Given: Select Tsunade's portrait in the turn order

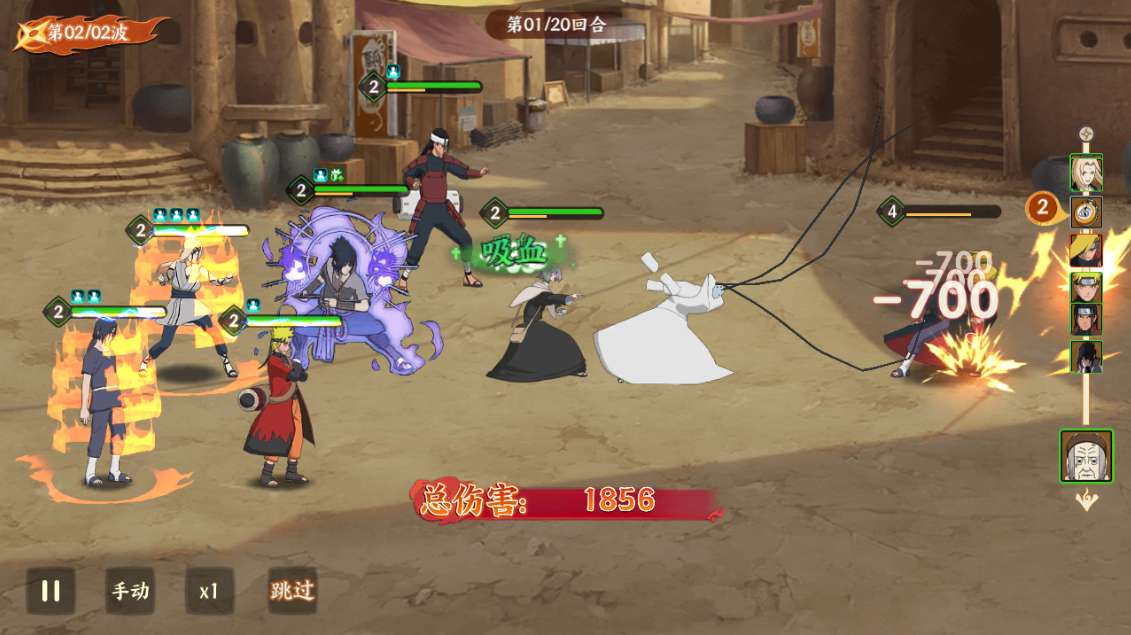Looking at the screenshot, I should point(1086,173).
